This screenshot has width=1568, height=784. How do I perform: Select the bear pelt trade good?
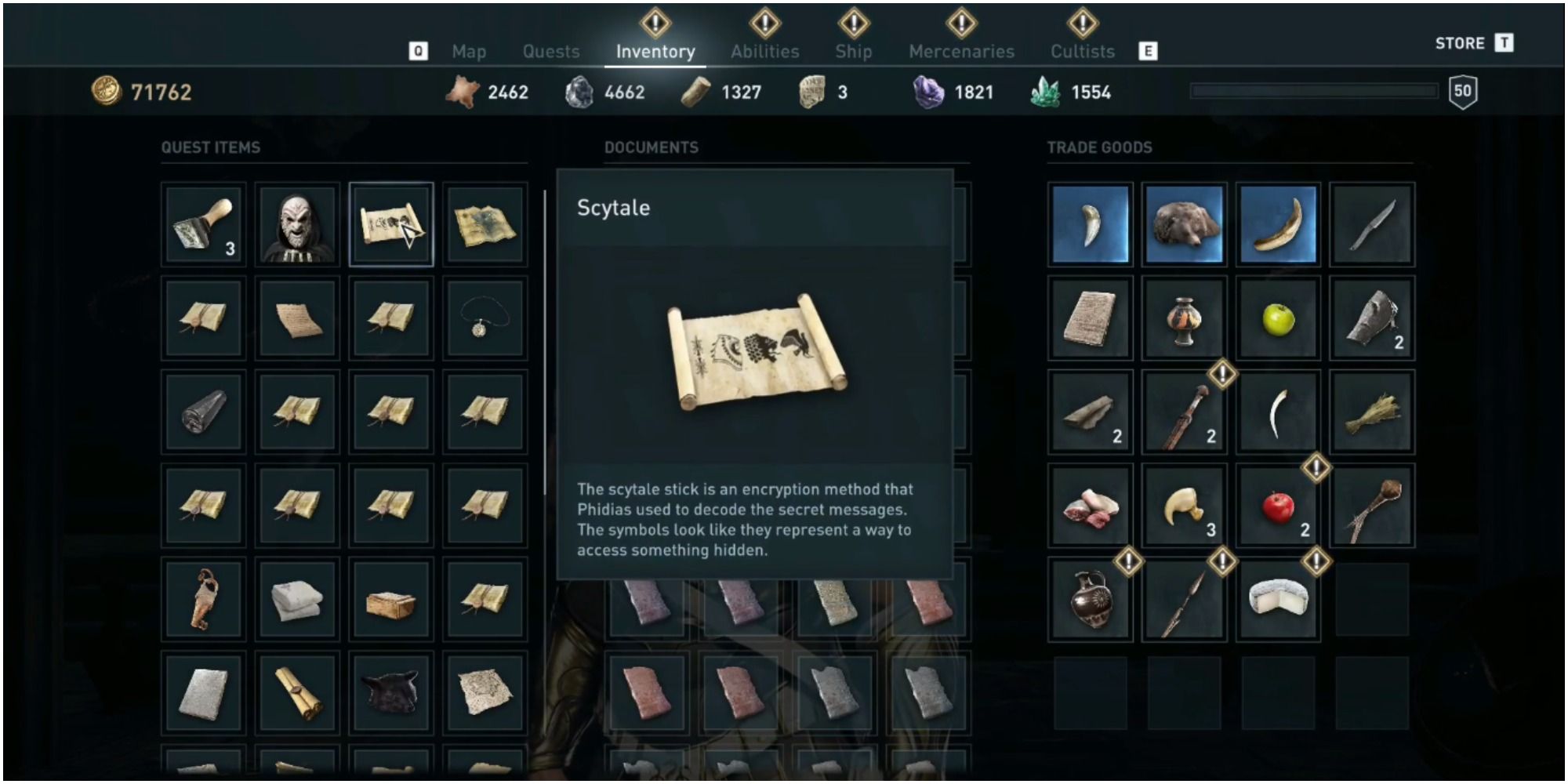coord(1184,223)
